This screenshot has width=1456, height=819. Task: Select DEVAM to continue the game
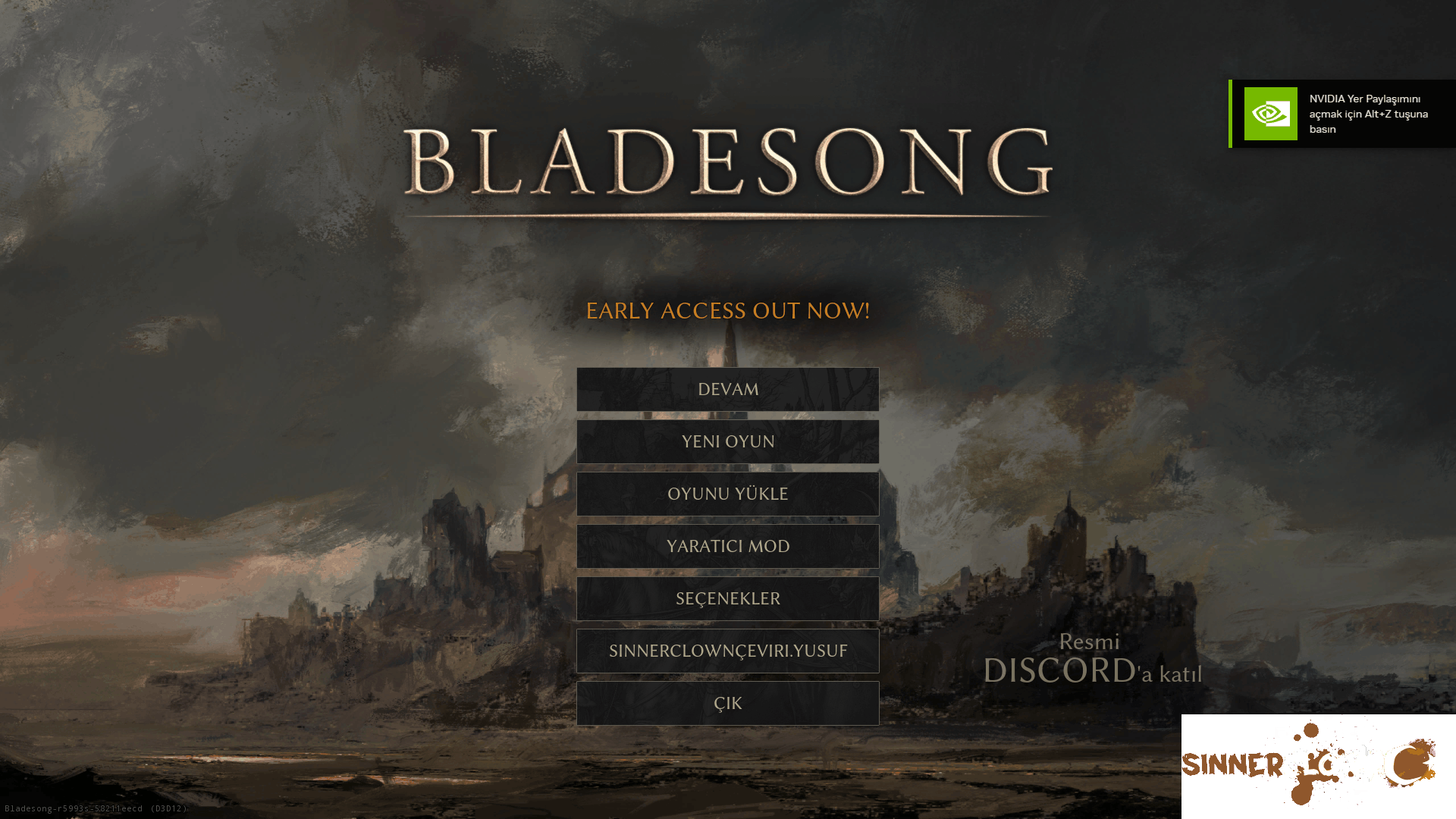727,389
